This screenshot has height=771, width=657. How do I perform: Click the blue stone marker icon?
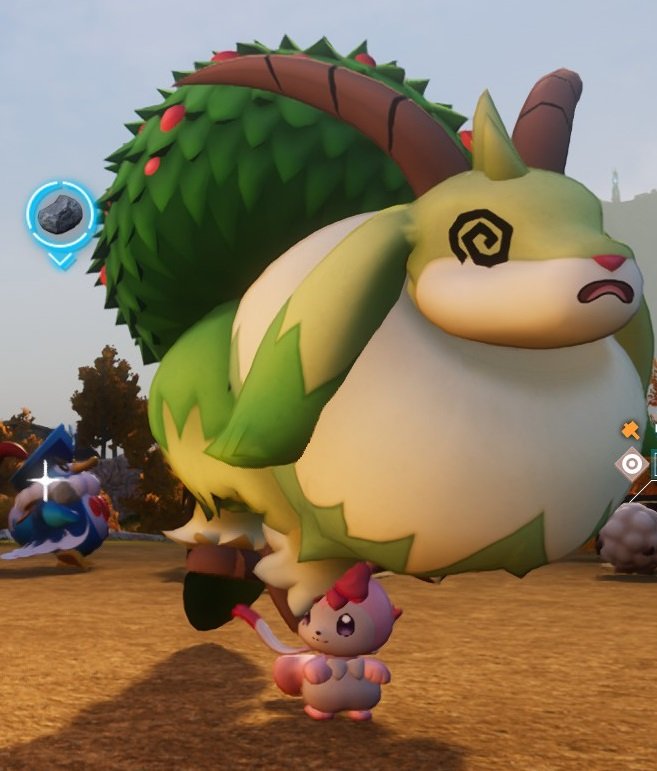point(61,215)
